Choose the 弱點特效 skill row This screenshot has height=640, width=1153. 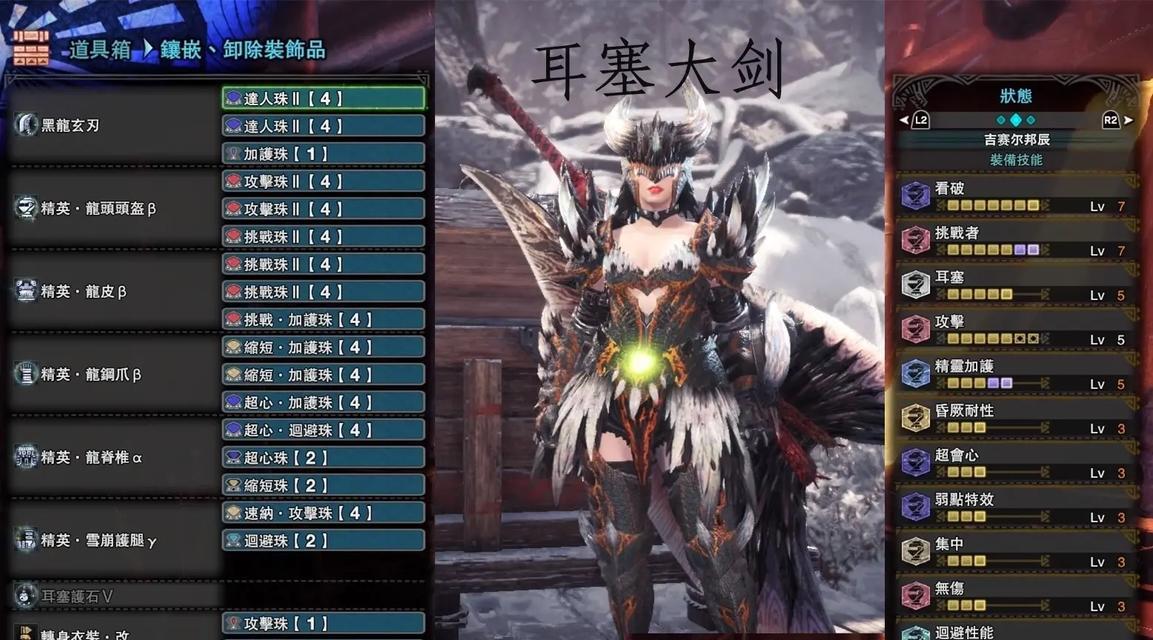click(1016, 507)
